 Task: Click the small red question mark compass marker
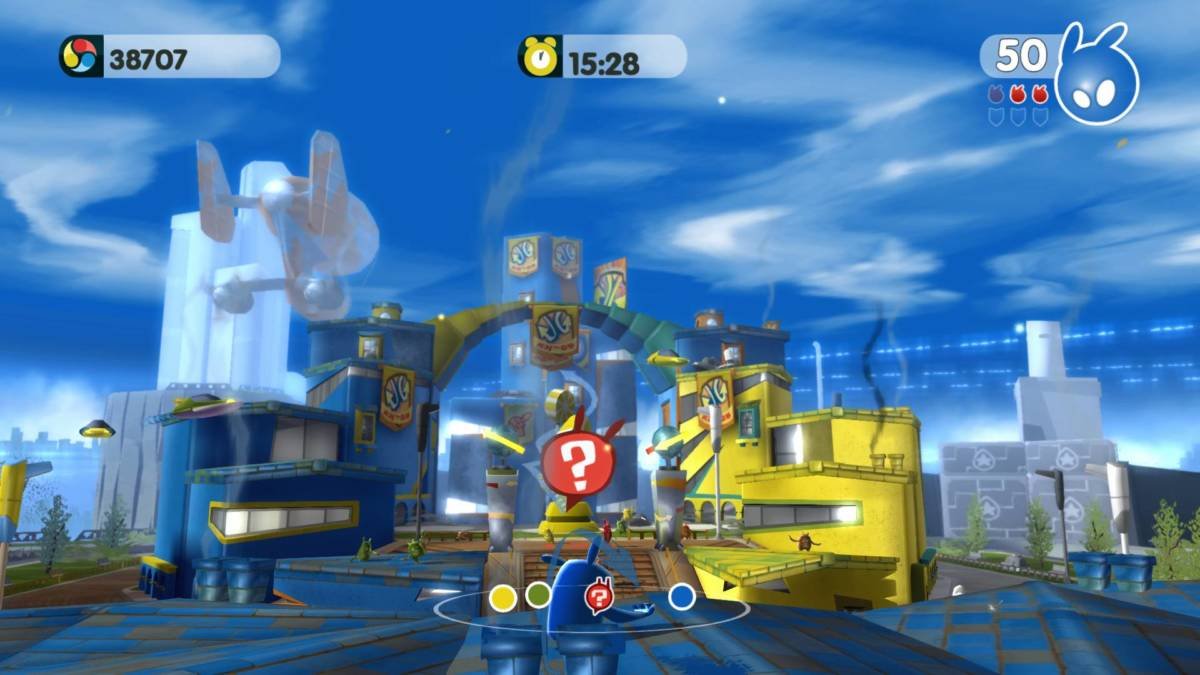pos(597,598)
